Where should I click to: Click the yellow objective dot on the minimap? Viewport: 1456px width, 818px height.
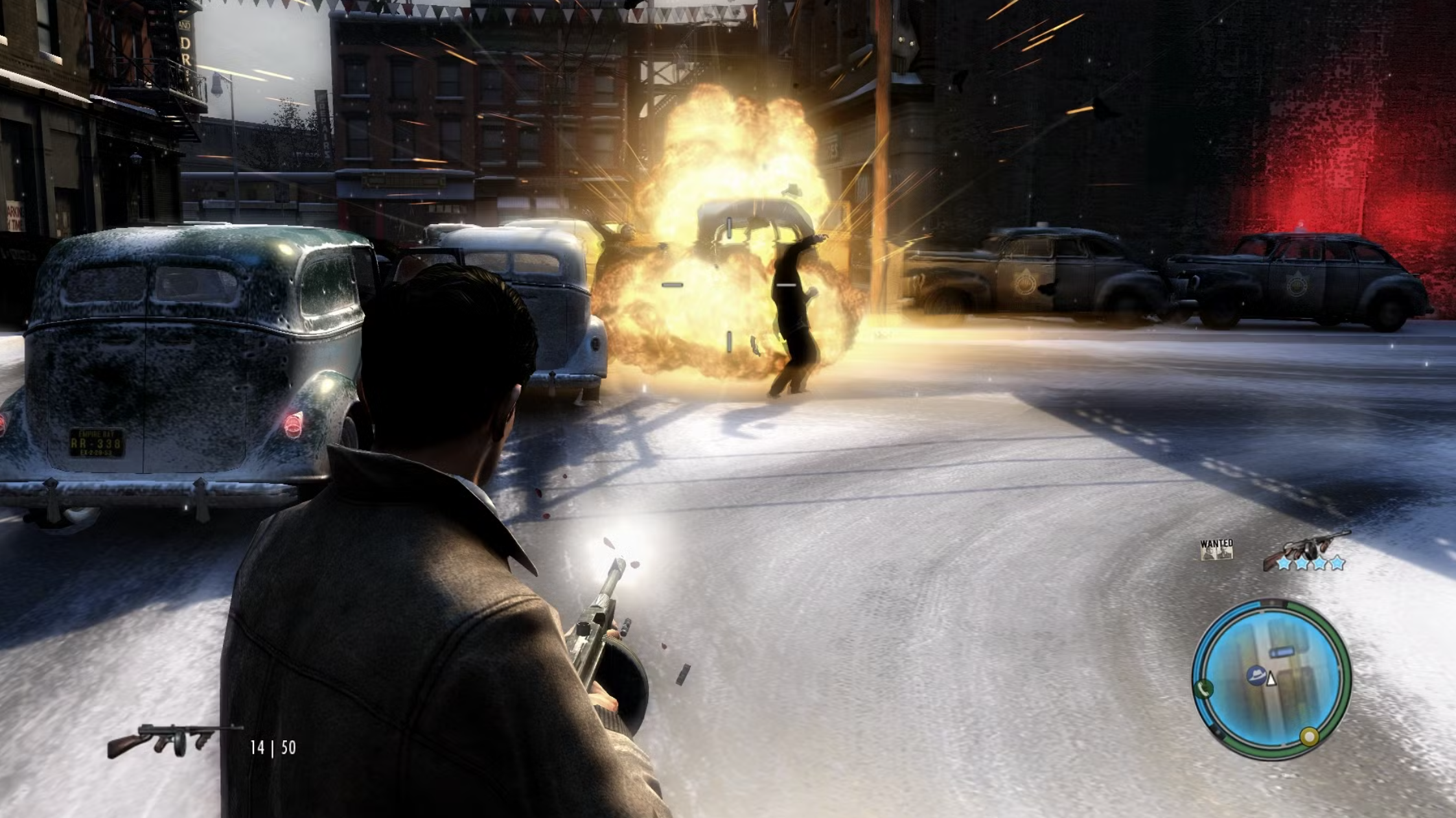click(x=1310, y=736)
